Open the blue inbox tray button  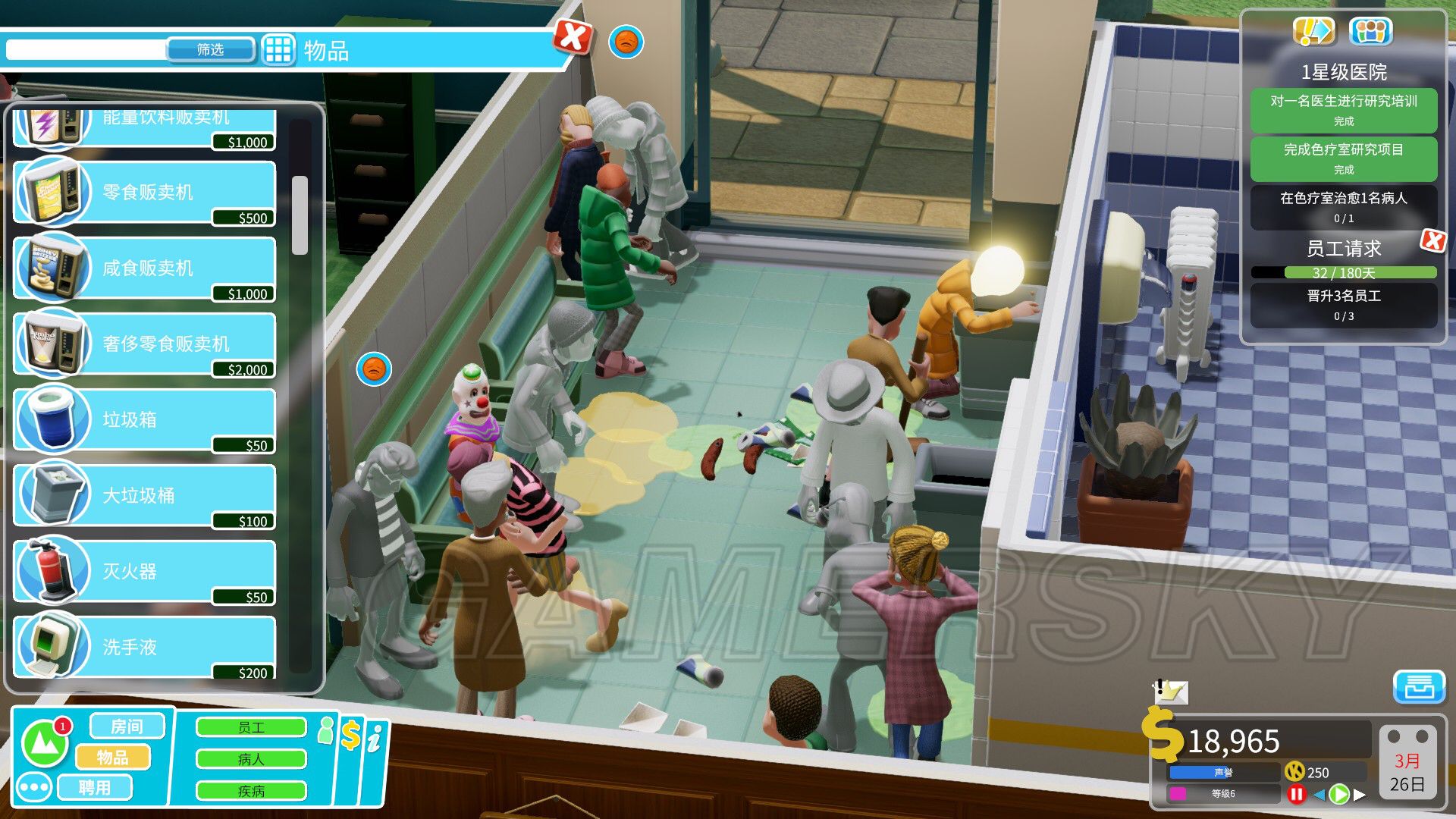click(x=1419, y=687)
